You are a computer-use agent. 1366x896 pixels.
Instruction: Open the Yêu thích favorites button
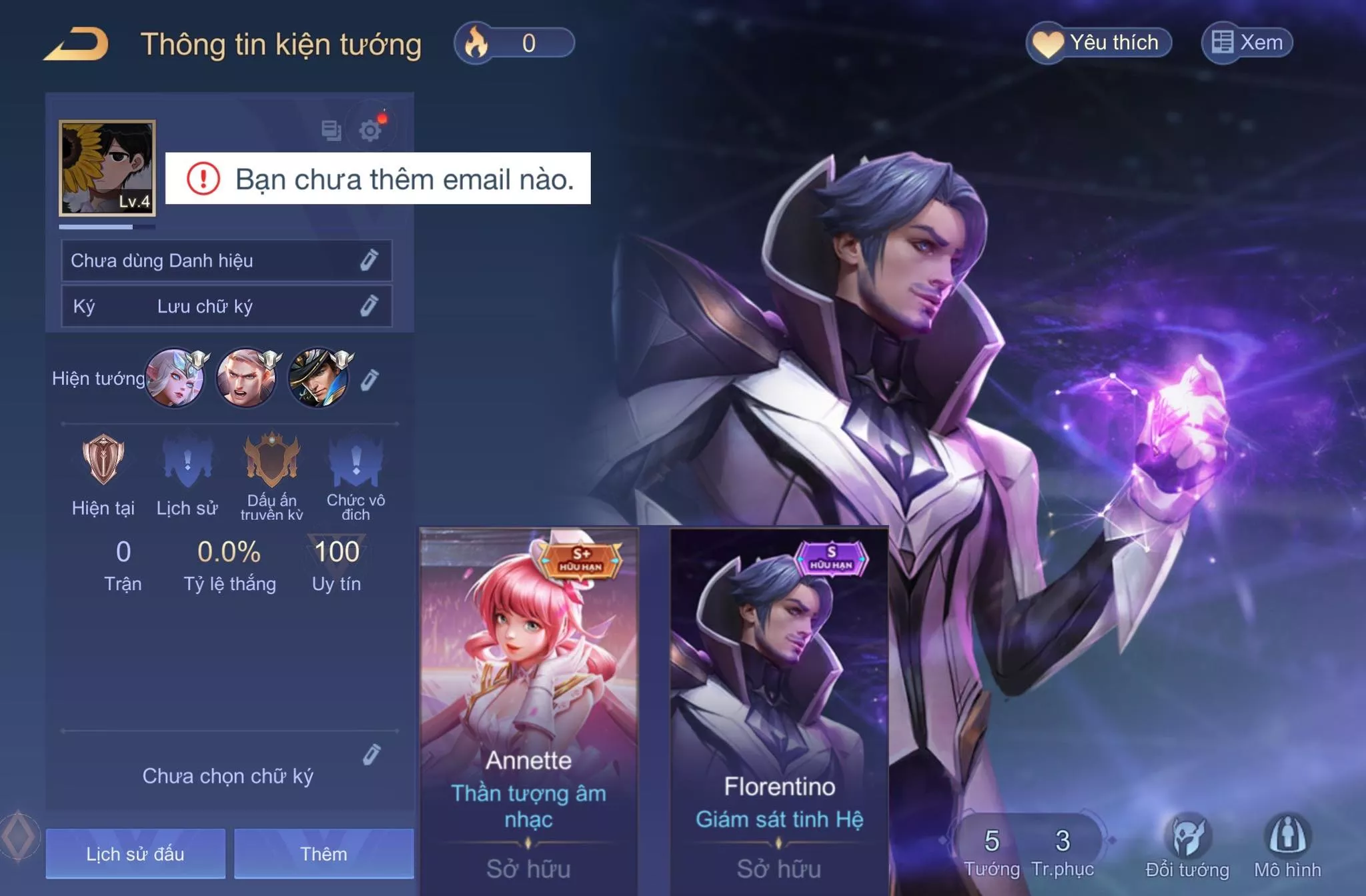pyautogui.click(x=1099, y=43)
